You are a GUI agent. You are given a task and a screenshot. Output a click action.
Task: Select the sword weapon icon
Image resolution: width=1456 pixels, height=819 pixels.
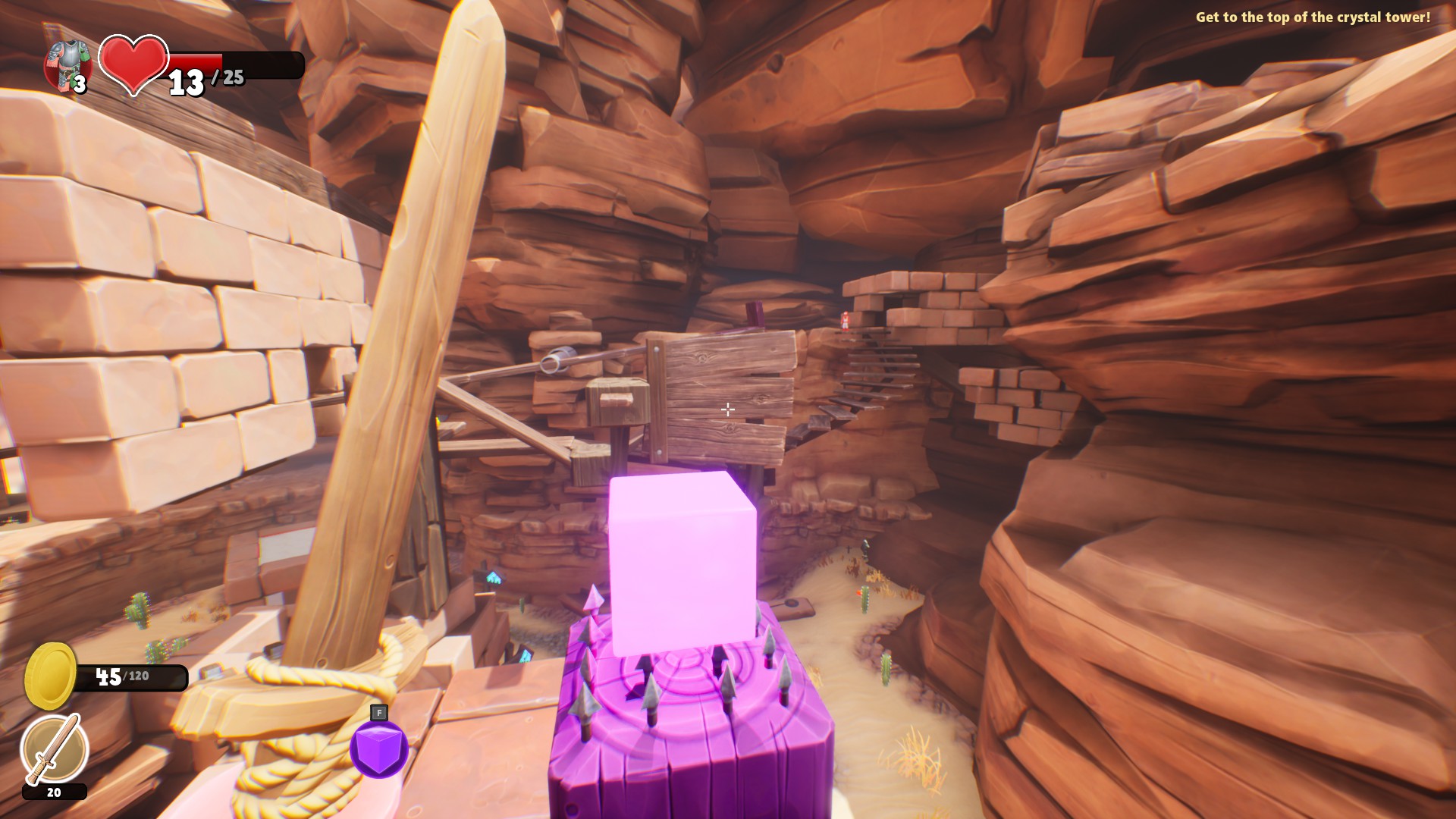coord(54,750)
